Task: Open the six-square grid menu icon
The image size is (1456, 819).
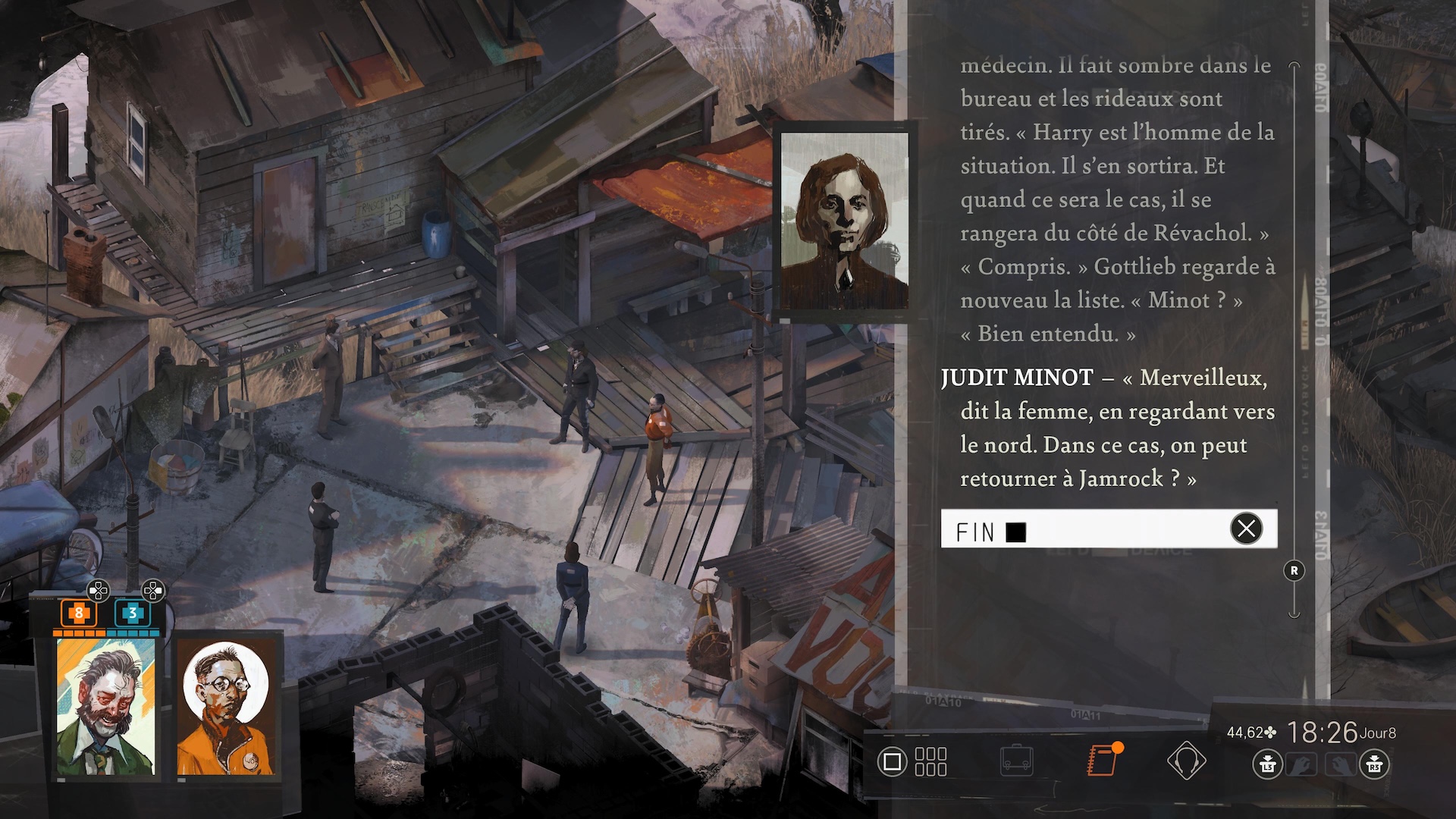Action: click(x=930, y=761)
